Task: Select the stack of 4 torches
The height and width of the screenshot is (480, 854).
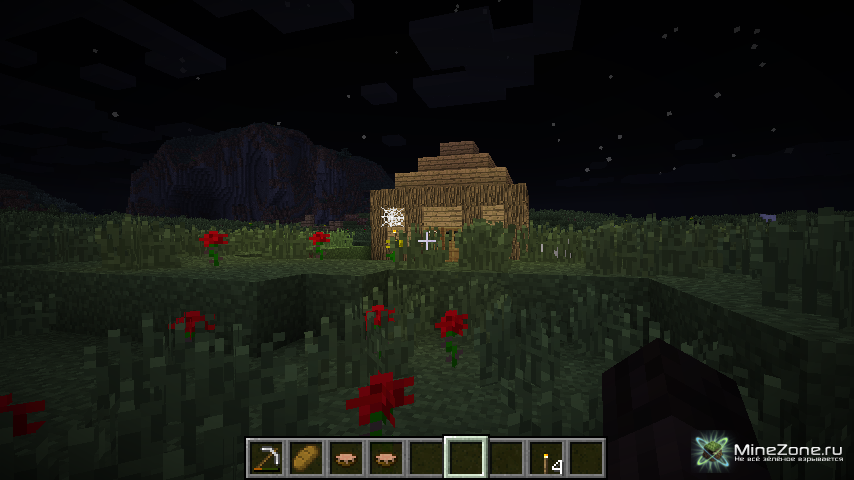Action: point(546,458)
